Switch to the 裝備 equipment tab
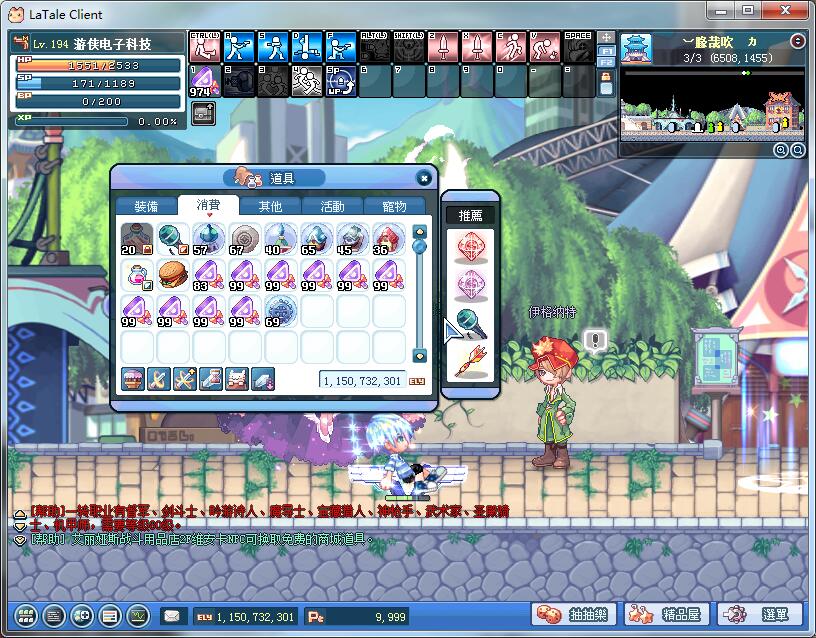 146,206
